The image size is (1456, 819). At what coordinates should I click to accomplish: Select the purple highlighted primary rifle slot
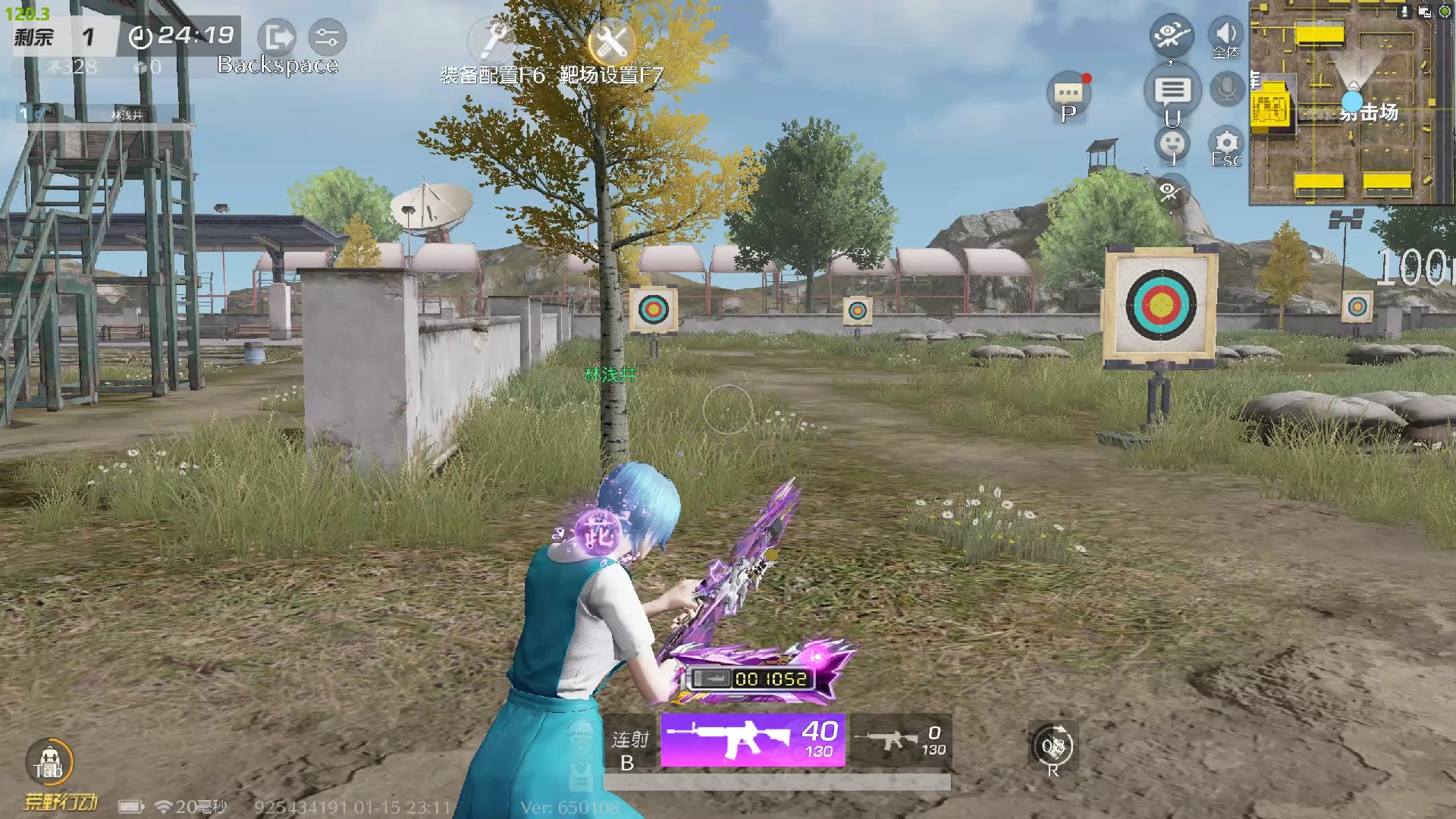(752, 740)
